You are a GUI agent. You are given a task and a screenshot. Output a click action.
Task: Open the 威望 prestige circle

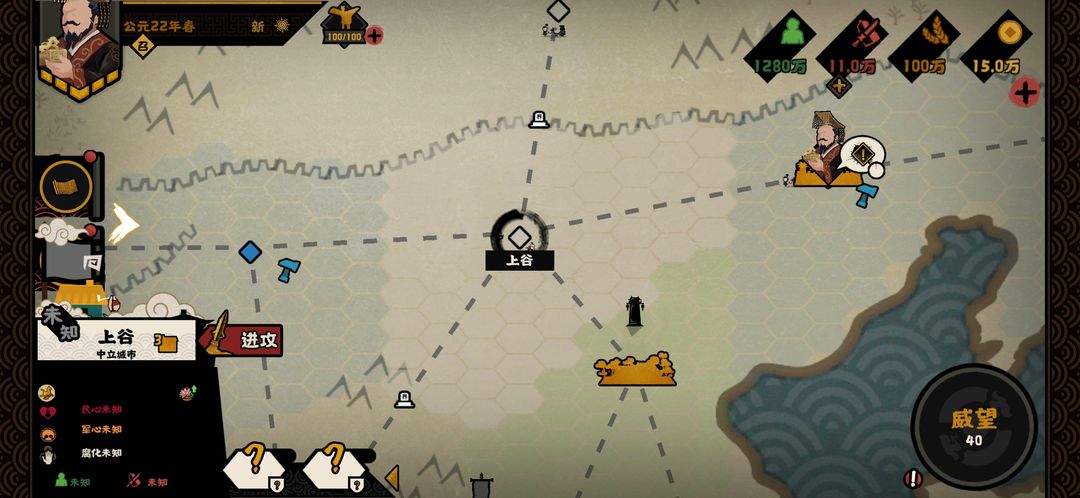[973, 426]
